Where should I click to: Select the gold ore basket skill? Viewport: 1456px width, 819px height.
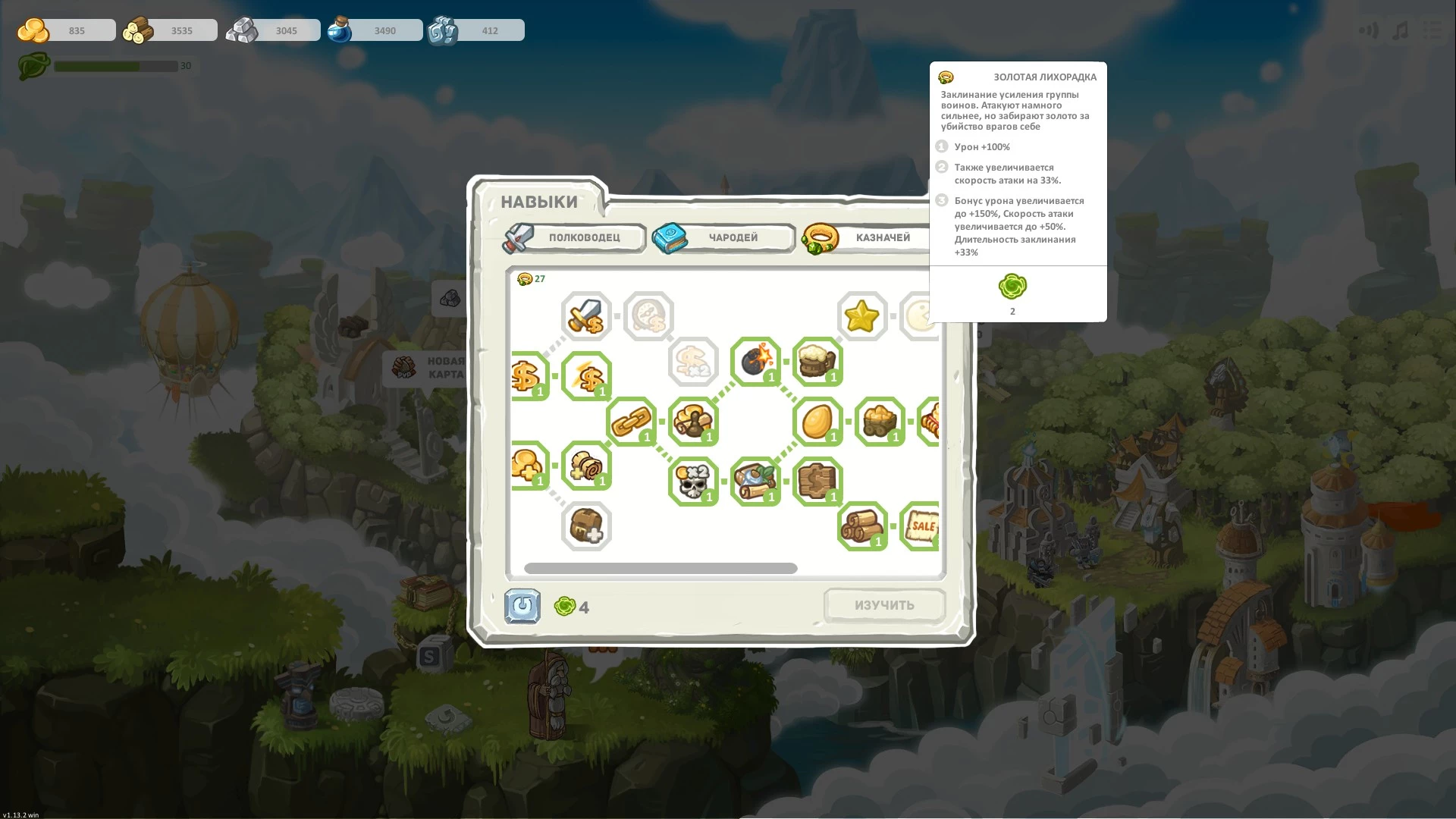tap(879, 421)
